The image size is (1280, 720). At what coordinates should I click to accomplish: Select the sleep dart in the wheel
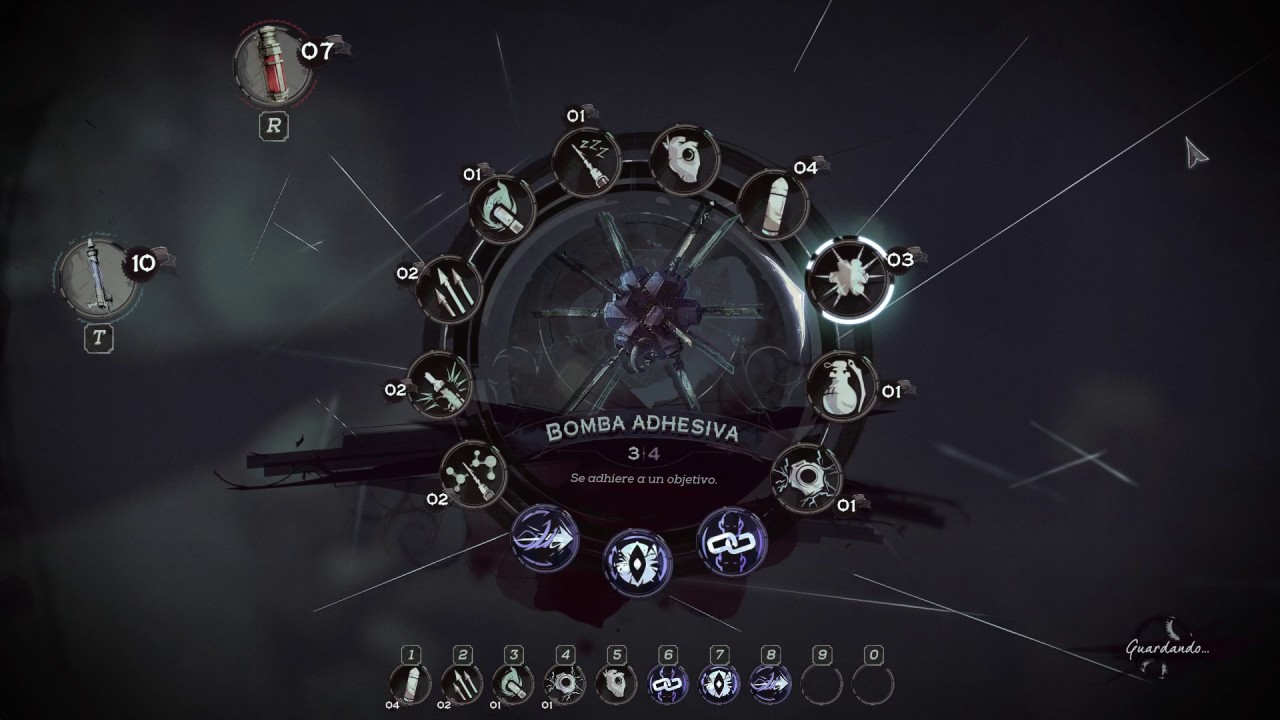[x=587, y=163]
